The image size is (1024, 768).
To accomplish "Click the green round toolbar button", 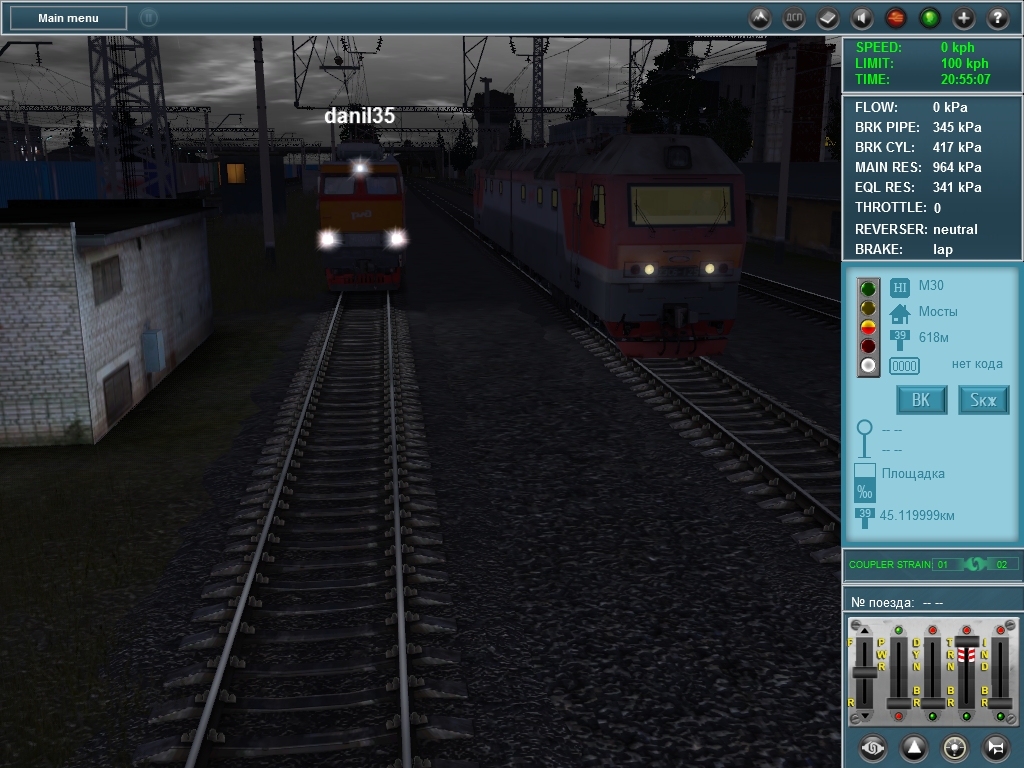I will (x=930, y=18).
